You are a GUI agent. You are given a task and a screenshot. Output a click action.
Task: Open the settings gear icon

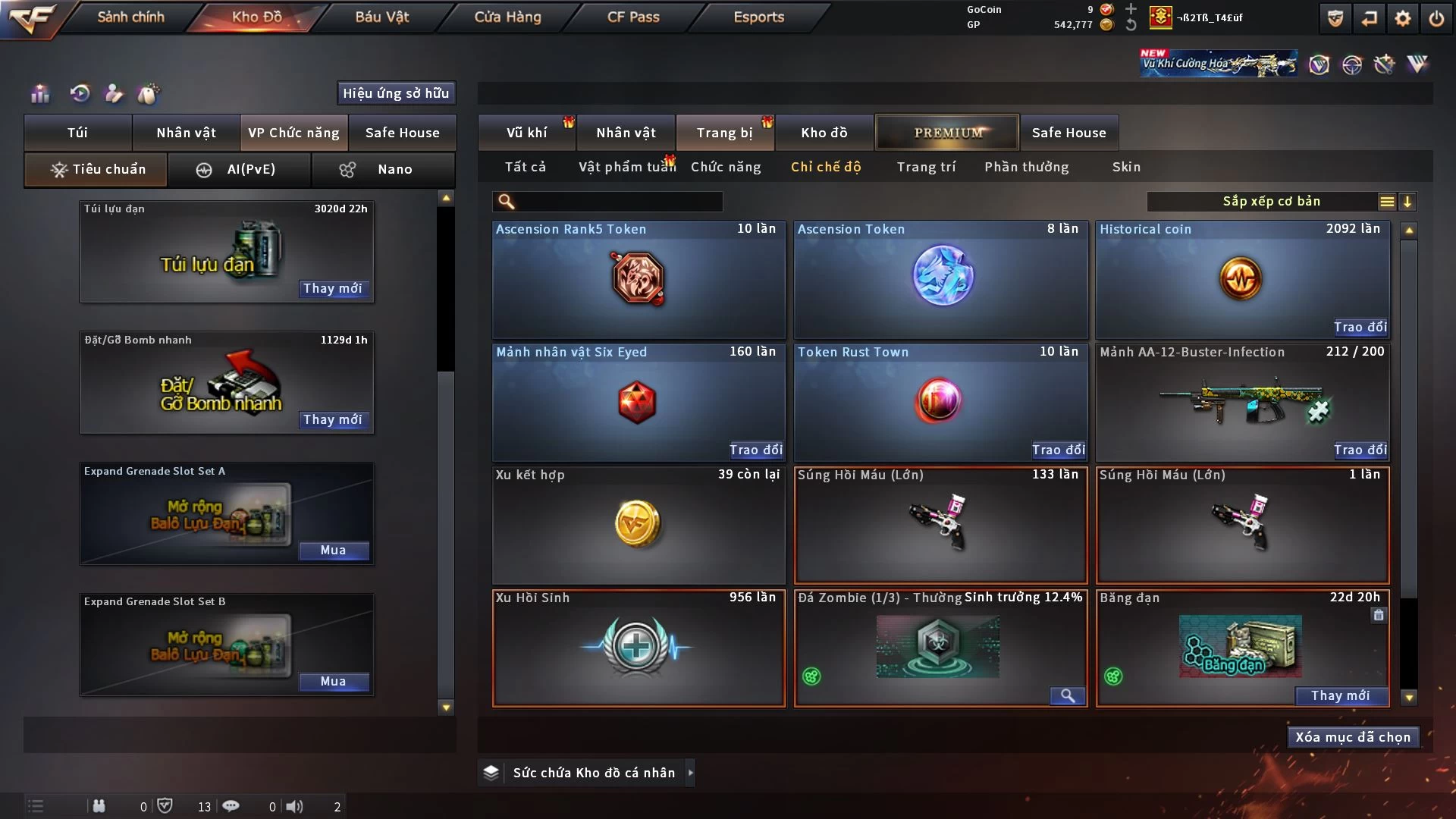[x=1403, y=18]
